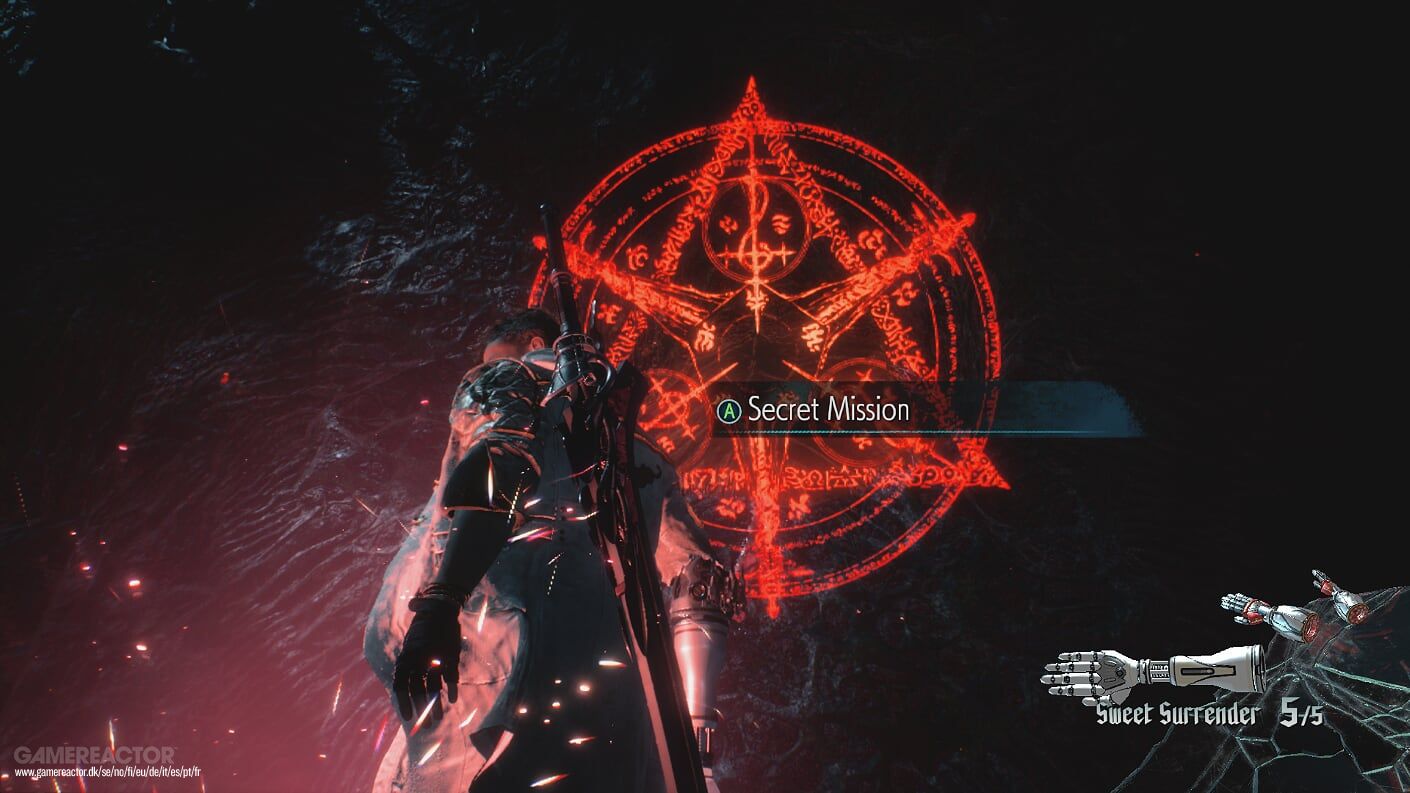Select the Sweet Surrender name text
This screenshot has width=1410, height=793.
click(x=1178, y=712)
